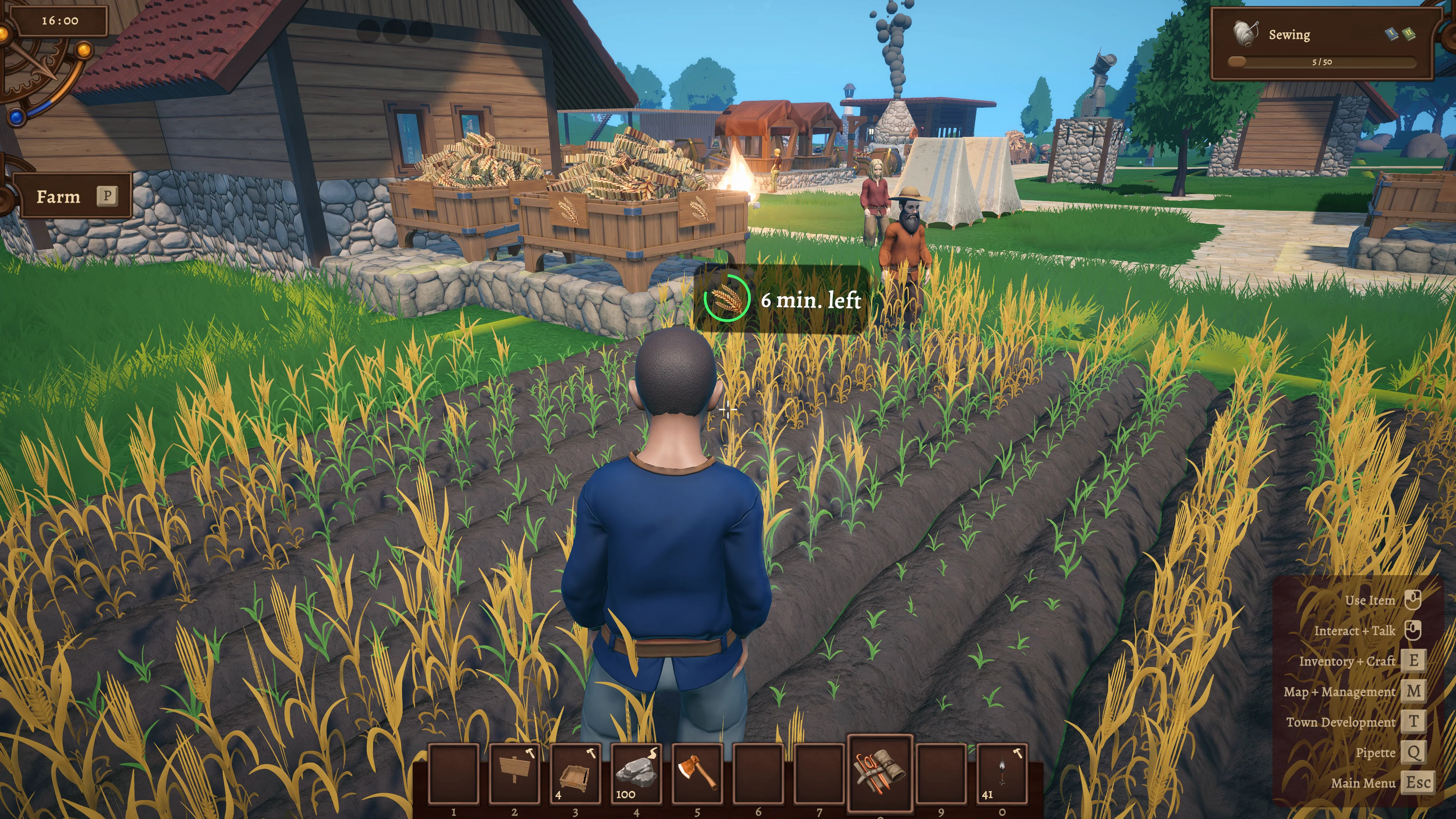The image size is (1456, 819).
Task: Click the blue tier I book icon
Action: point(1392,34)
